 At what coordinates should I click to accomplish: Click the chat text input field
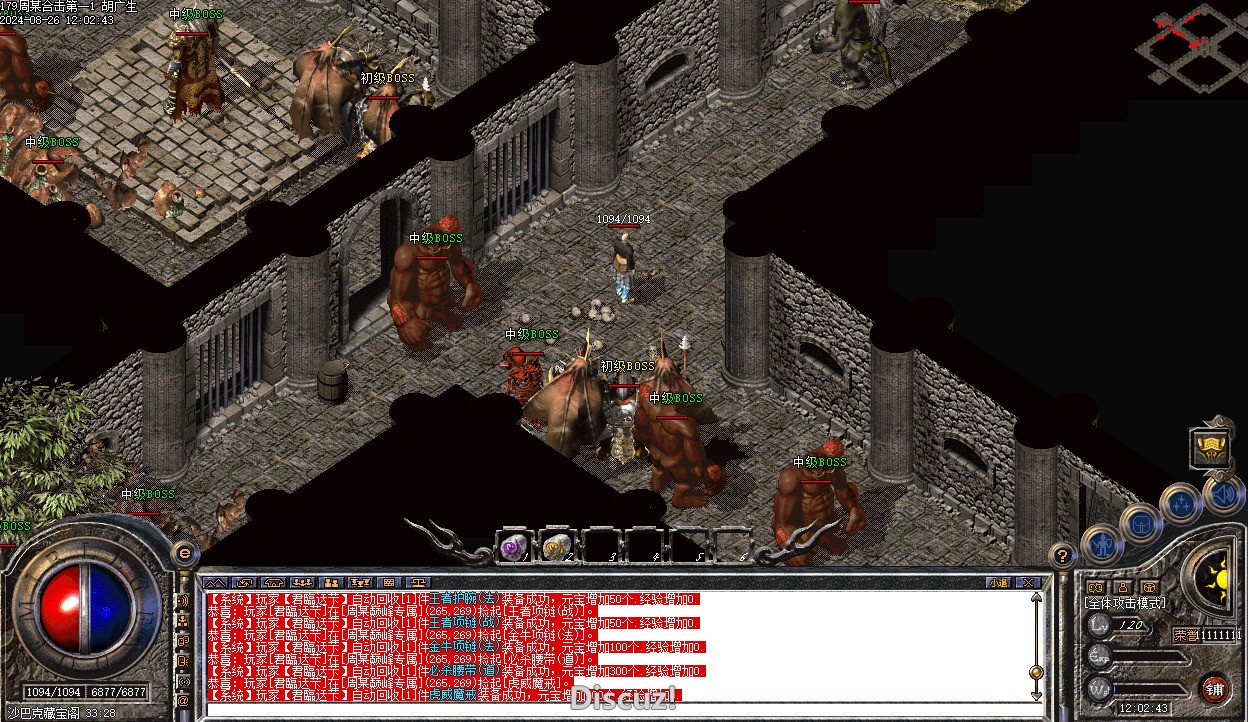pos(600,708)
